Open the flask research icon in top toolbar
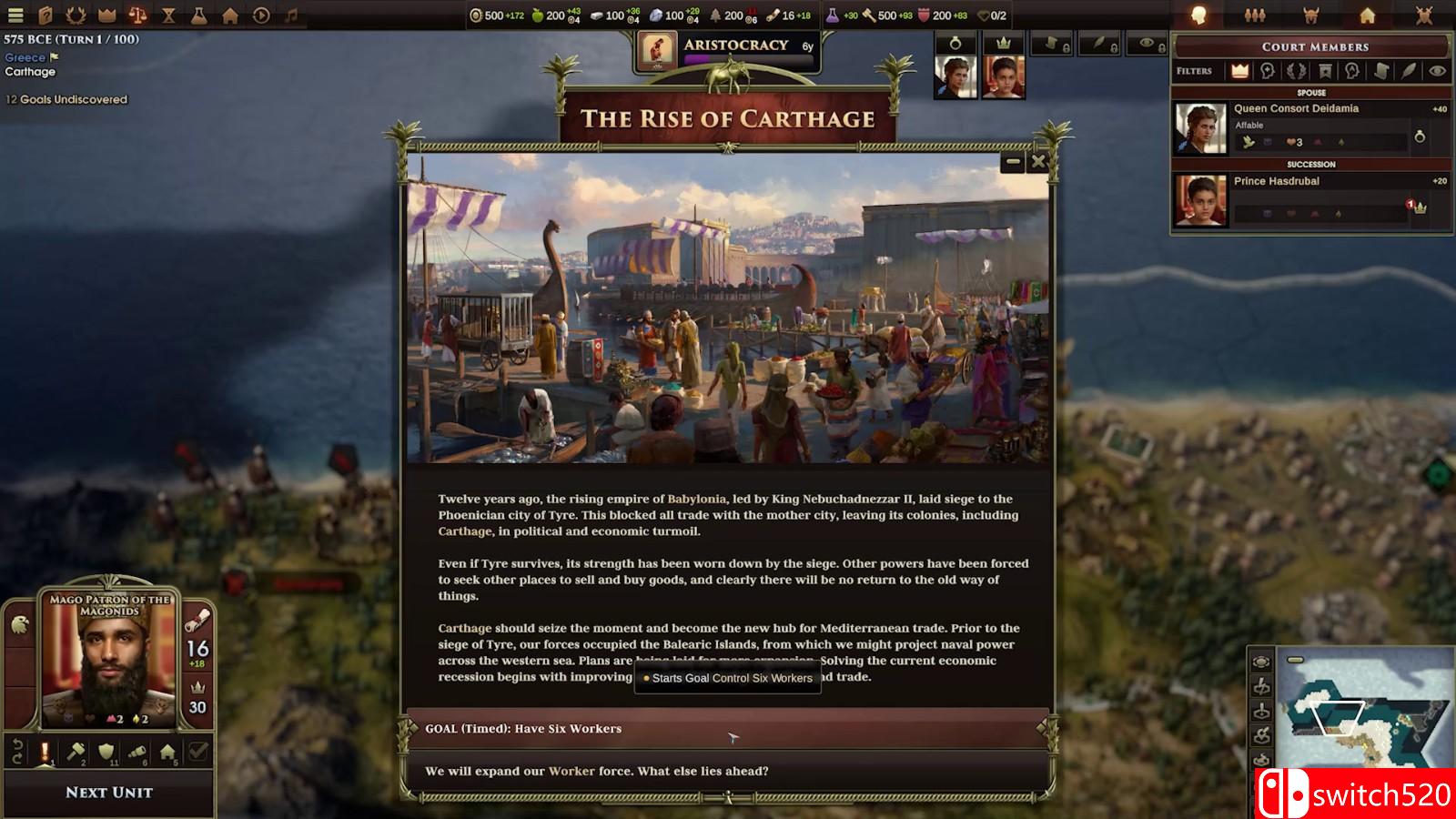Viewport: 1456px width, 819px height. pyautogui.click(x=198, y=15)
